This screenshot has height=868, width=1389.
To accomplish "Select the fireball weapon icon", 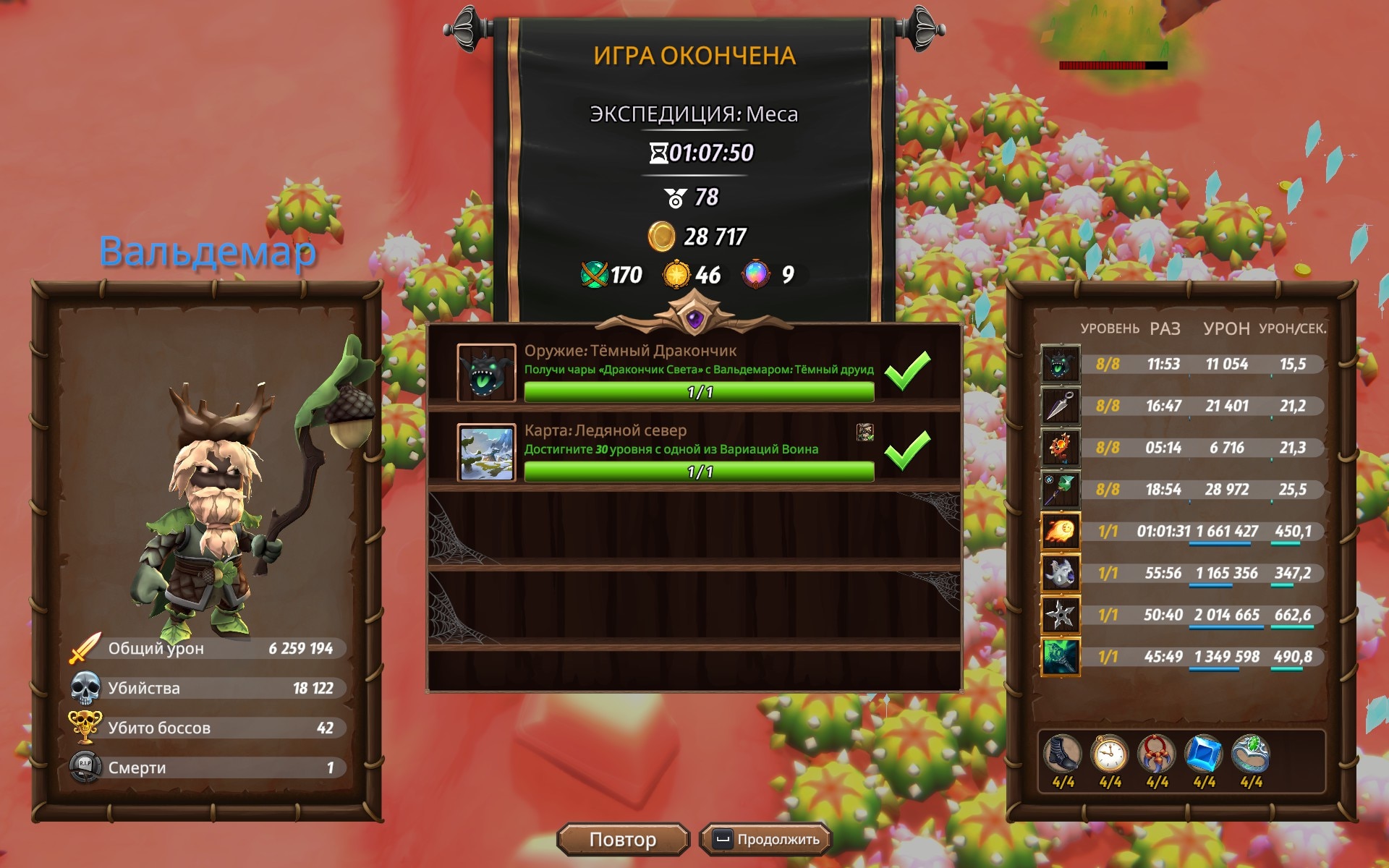I will tap(1060, 532).
